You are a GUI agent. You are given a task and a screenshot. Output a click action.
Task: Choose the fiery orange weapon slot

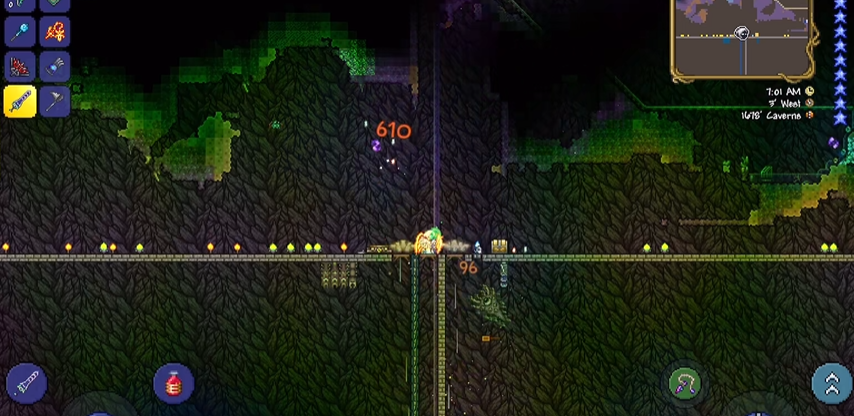pos(55,32)
